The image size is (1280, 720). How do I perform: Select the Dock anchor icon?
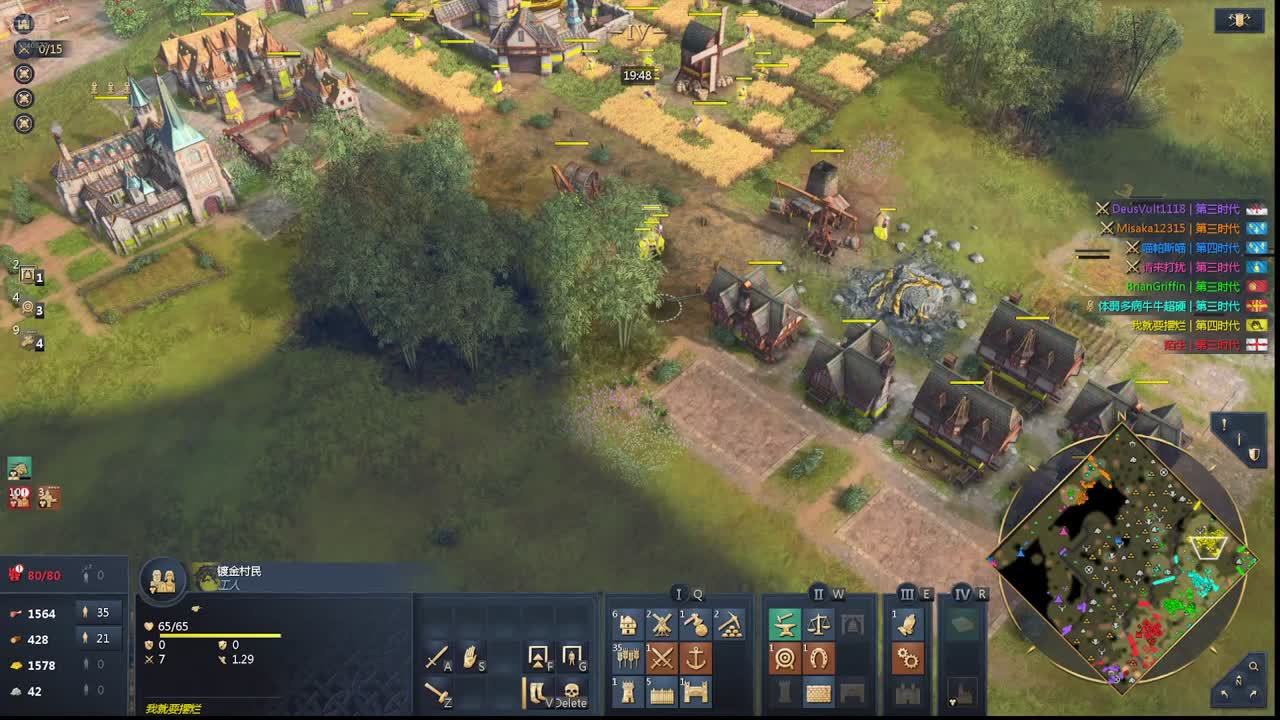[x=695, y=658]
